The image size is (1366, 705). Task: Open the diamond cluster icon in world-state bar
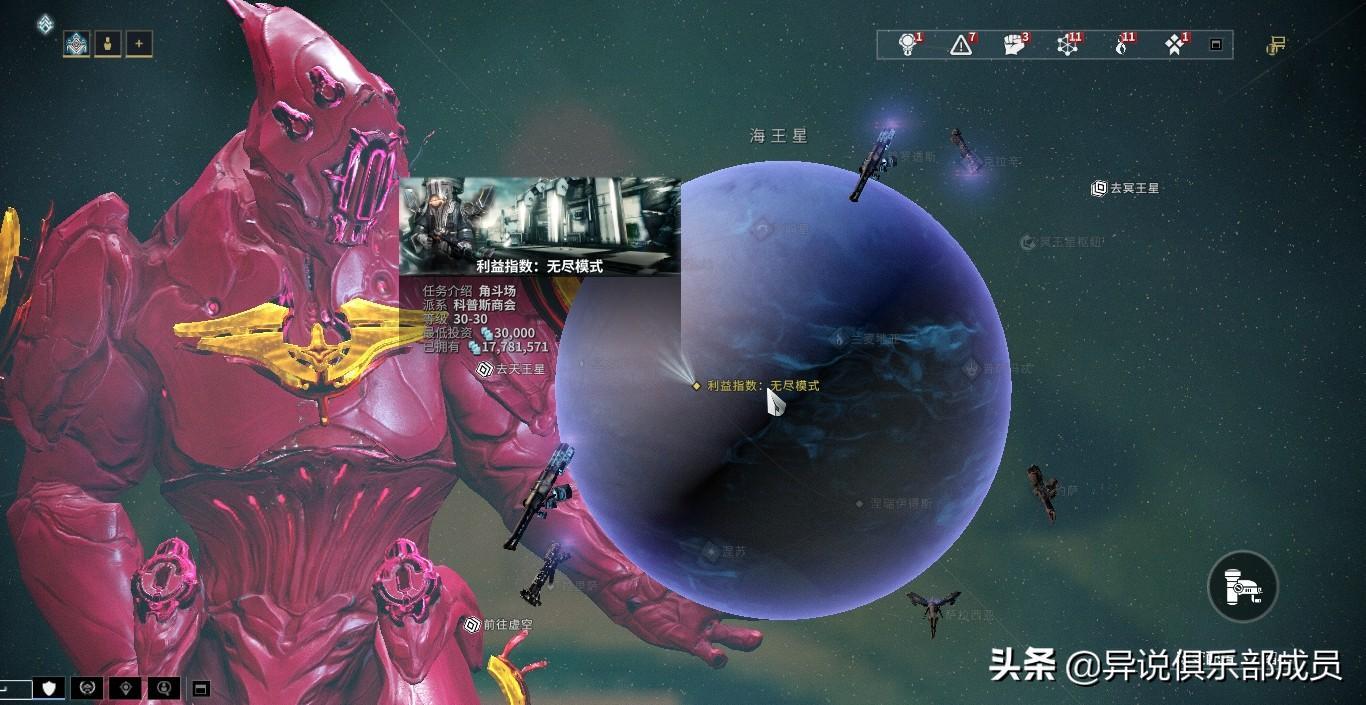click(1176, 44)
